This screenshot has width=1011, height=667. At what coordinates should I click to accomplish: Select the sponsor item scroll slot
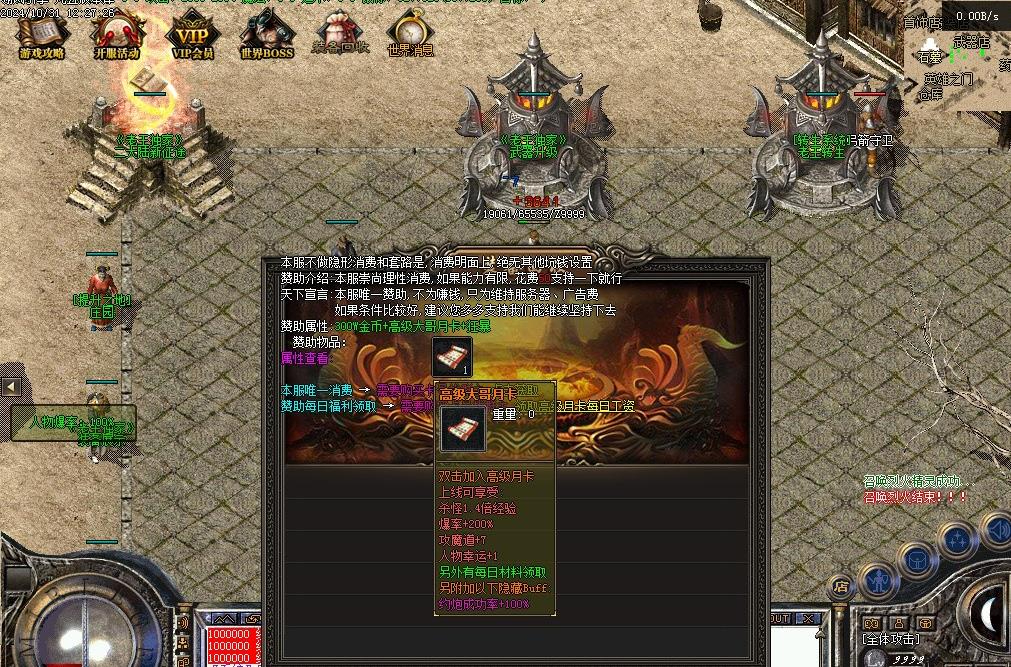[452, 356]
